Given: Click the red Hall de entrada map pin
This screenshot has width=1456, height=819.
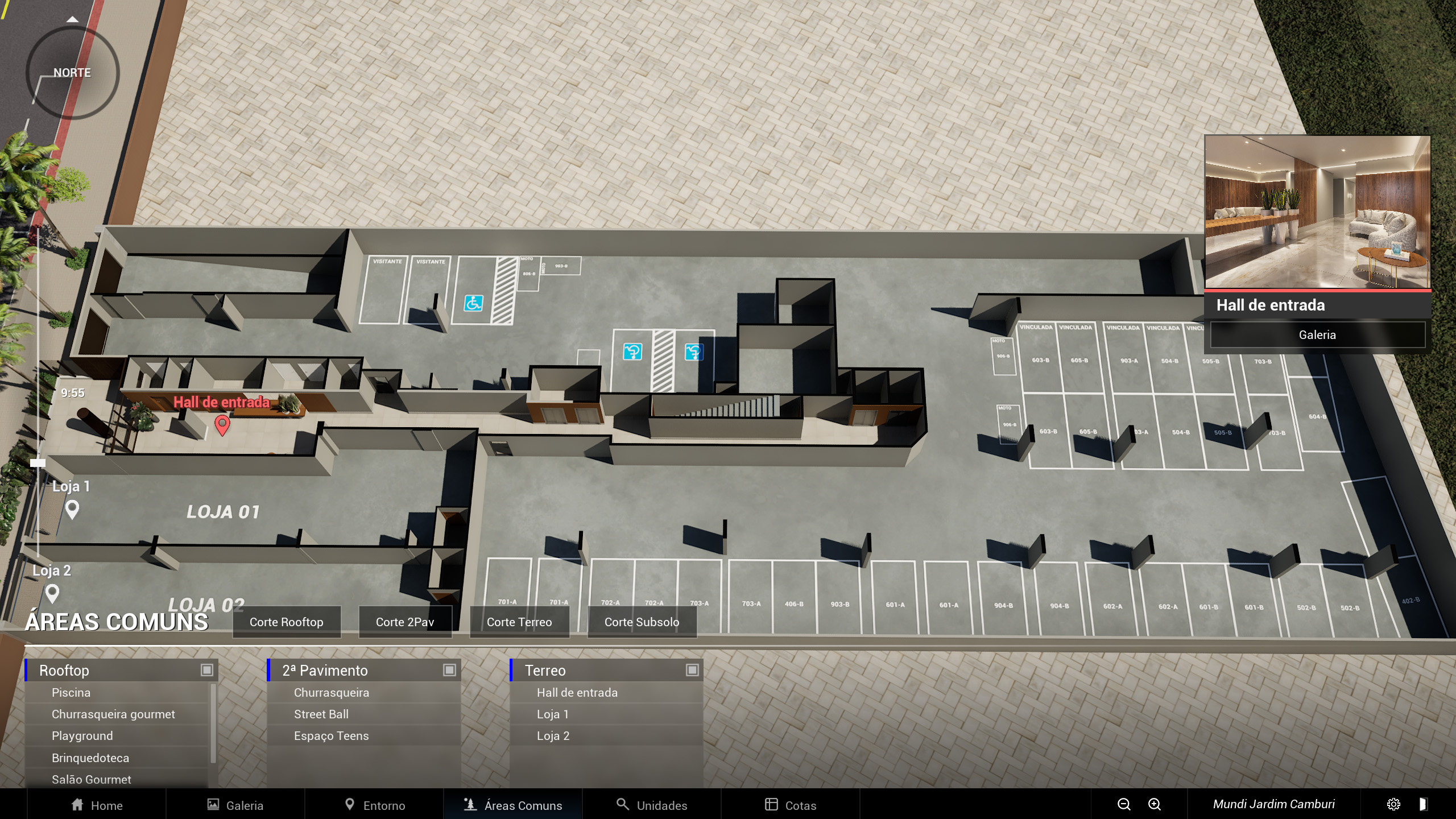Looking at the screenshot, I should pyautogui.click(x=222, y=424).
